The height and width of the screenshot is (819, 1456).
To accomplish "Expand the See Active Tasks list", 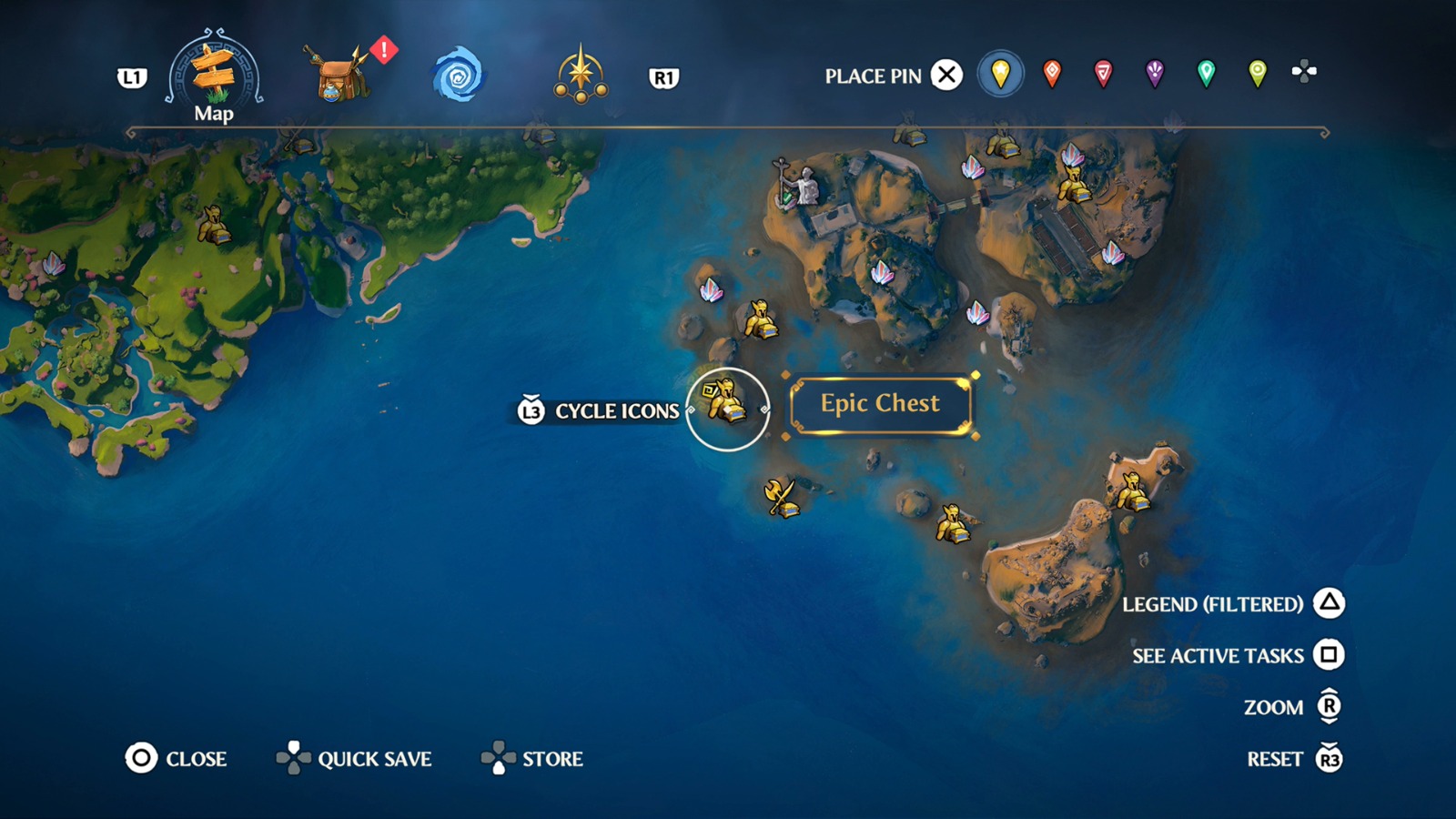I will click(x=1330, y=655).
